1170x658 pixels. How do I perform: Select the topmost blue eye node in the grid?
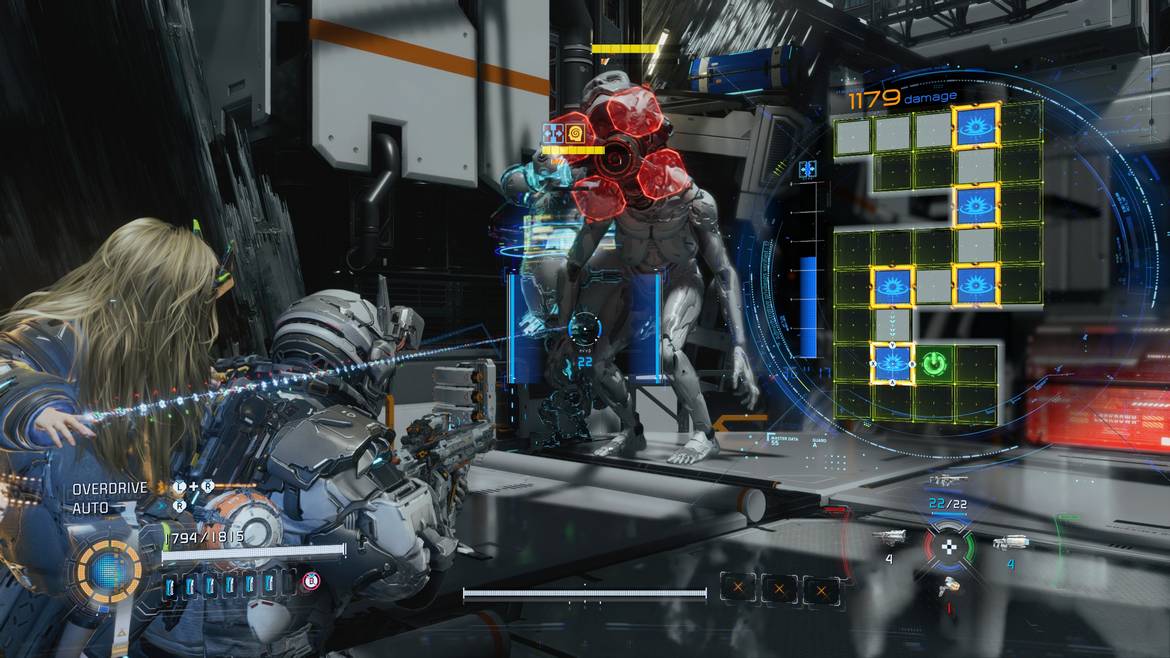tap(976, 126)
